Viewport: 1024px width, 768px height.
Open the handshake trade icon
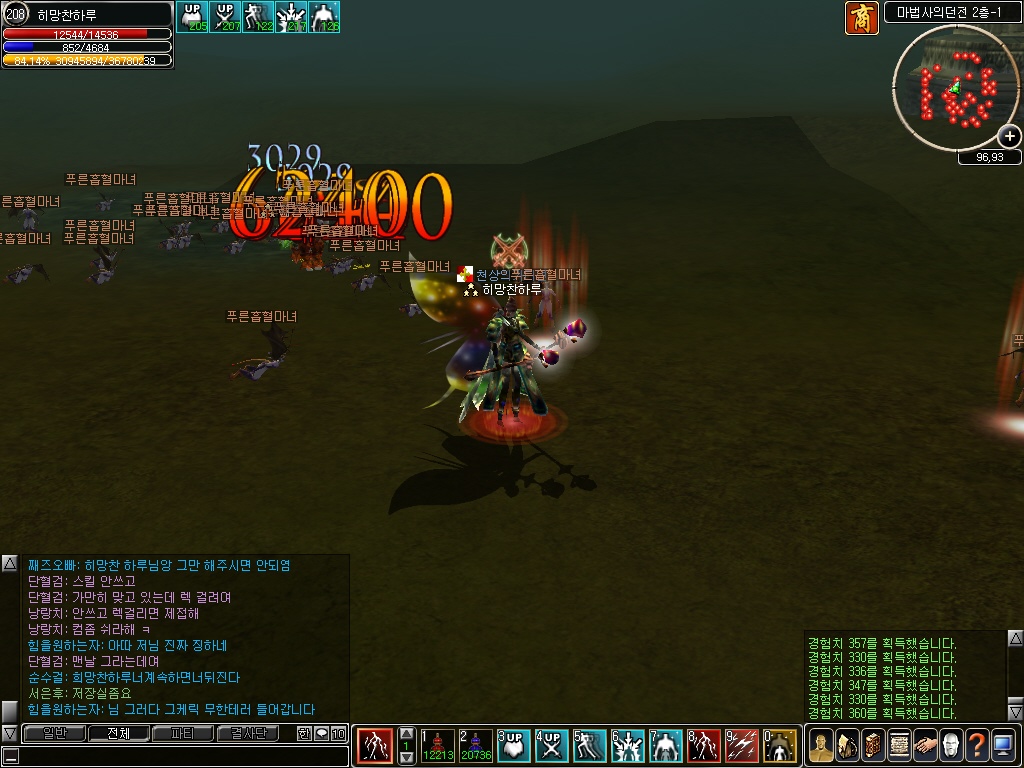[925, 746]
